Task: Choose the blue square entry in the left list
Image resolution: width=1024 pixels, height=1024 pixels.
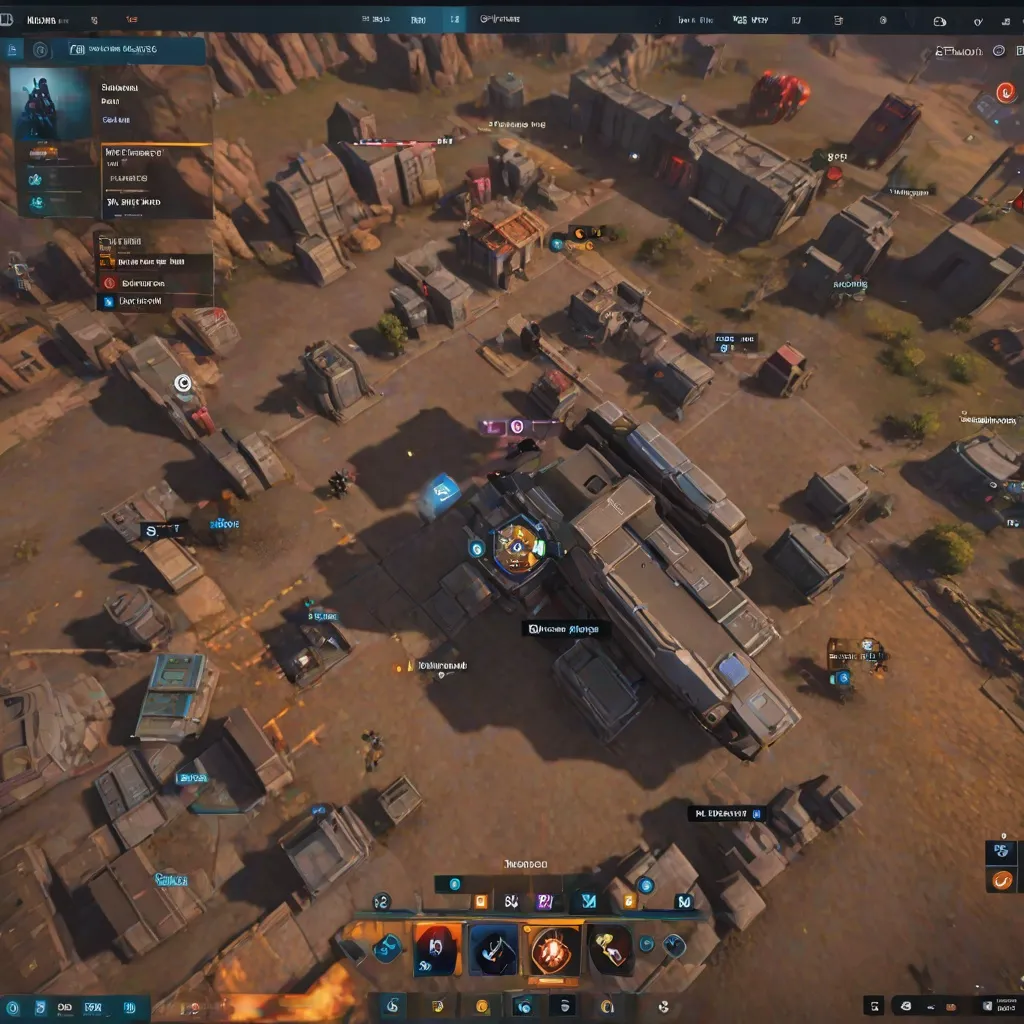Action: click(x=108, y=301)
